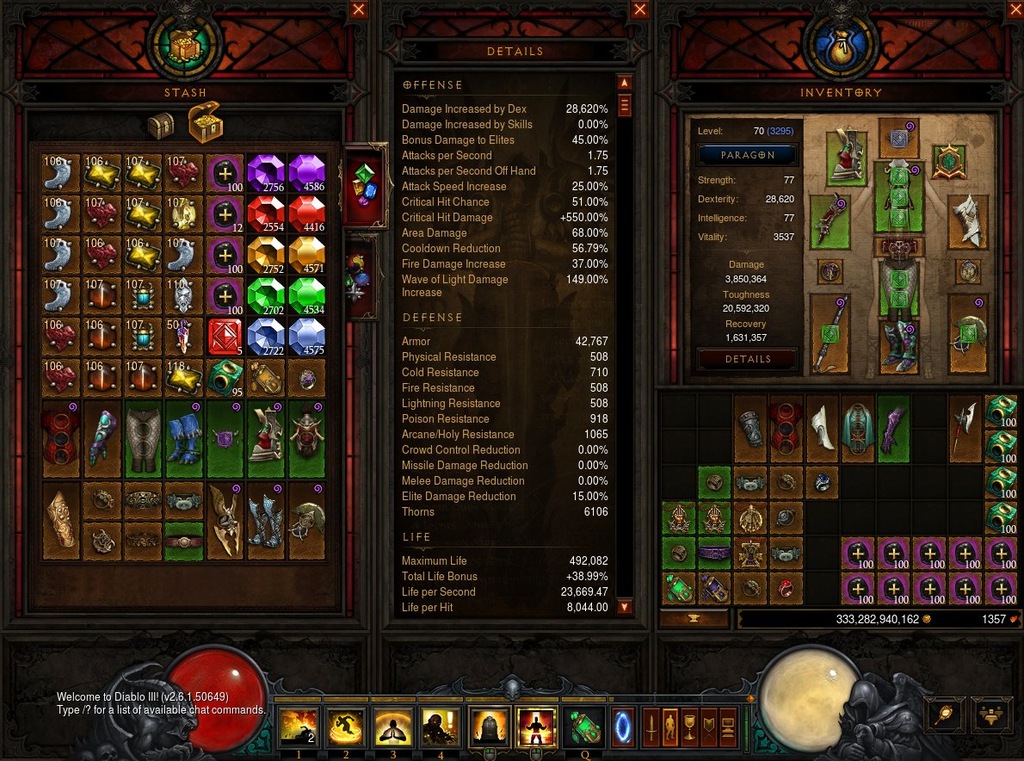This screenshot has height=761, width=1024.
Task: Select the gold-filled stash chest
Action: click(x=204, y=122)
